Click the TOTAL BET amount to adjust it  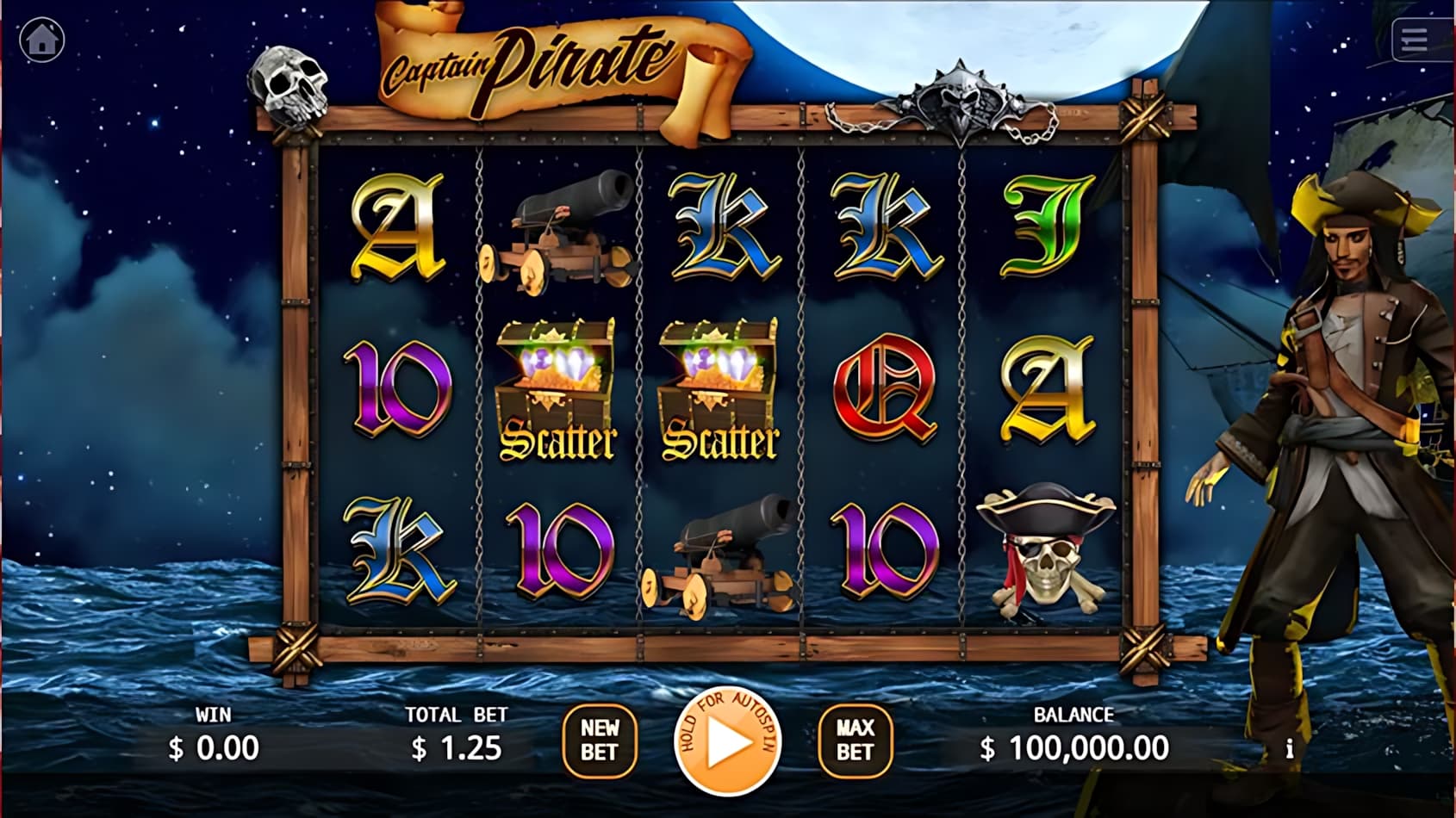tap(457, 747)
